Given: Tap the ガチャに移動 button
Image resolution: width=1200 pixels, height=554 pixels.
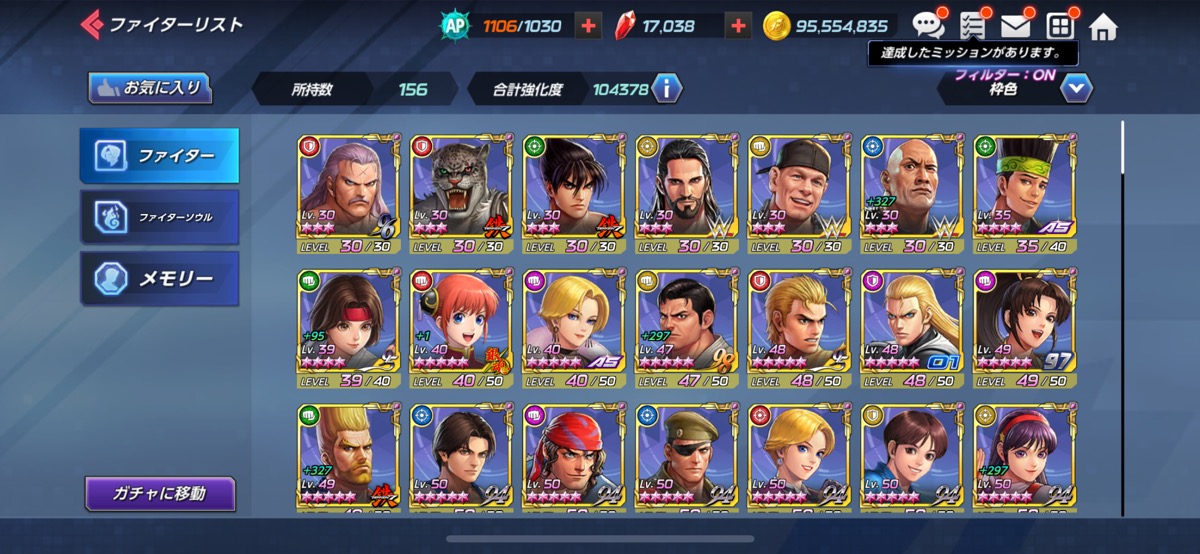Looking at the screenshot, I should coord(160,493).
